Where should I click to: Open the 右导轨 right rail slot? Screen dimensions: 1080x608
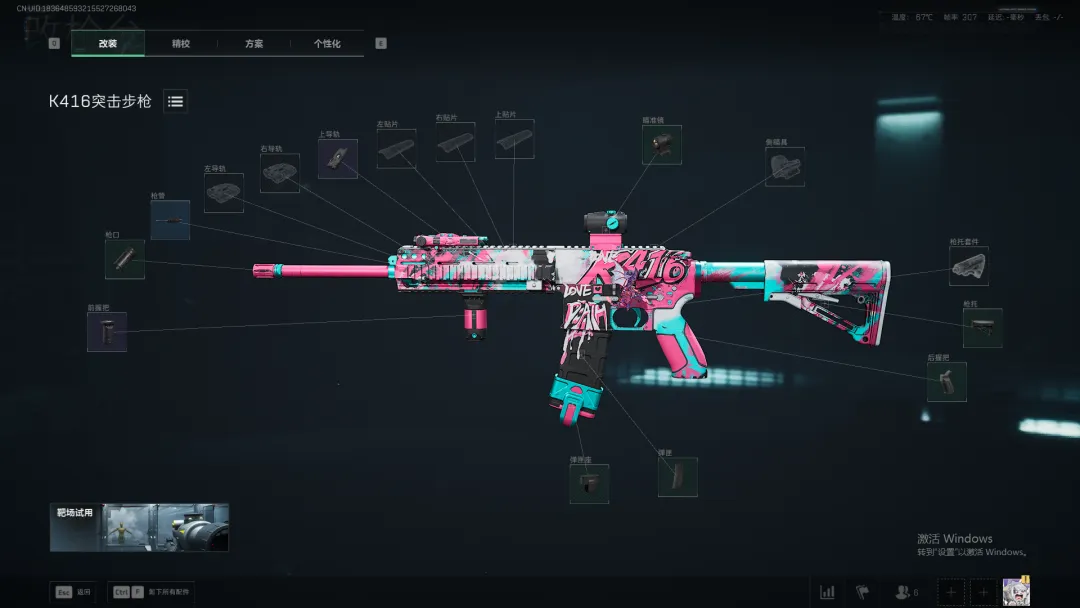tap(280, 173)
